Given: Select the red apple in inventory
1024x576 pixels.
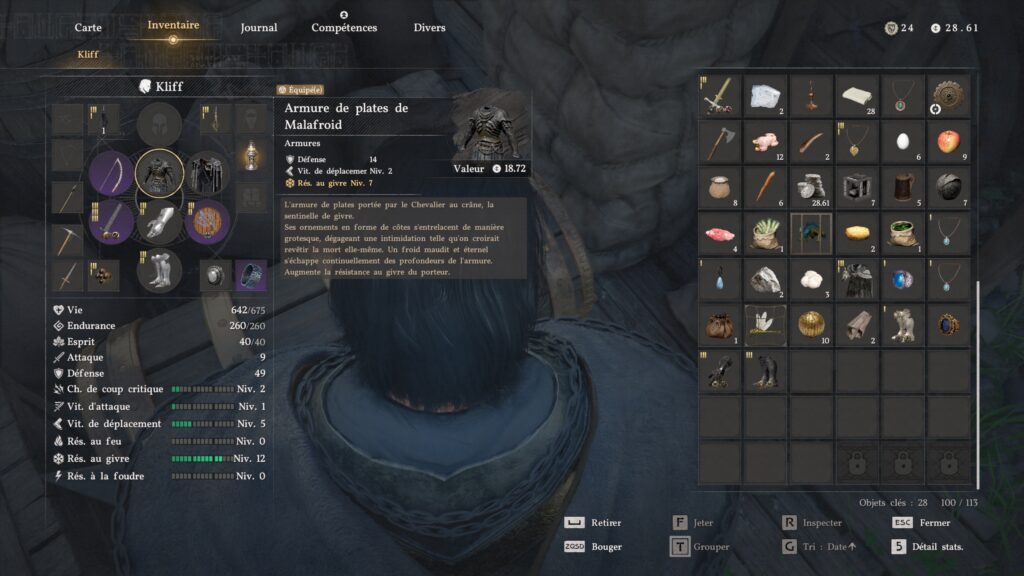Looking at the screenshot, I should (x=947, y=141).
